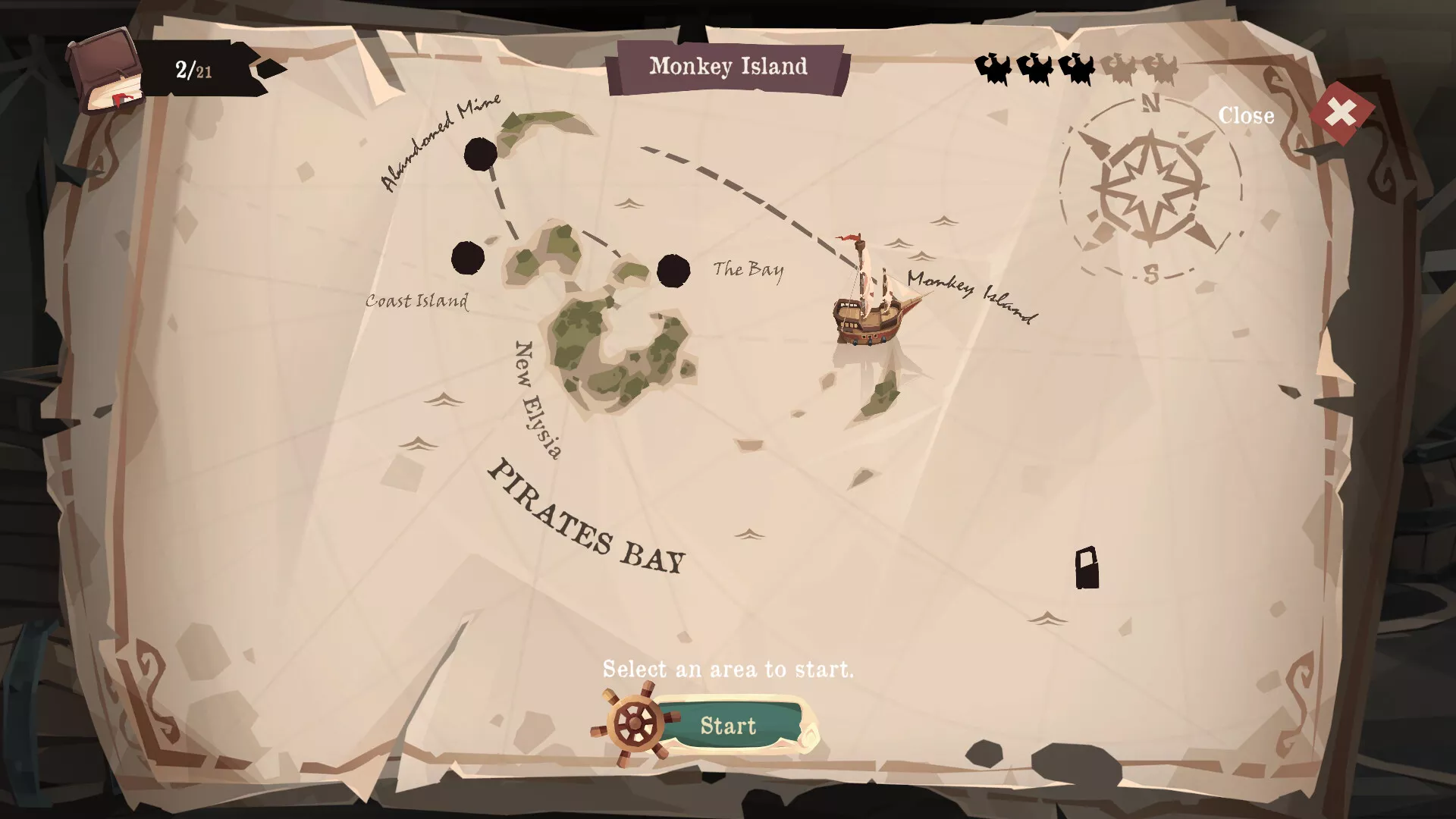Viewport: 1456px width, 819px height.
Task: Select The Bay map marker
Action: click(x=673, y=271)
